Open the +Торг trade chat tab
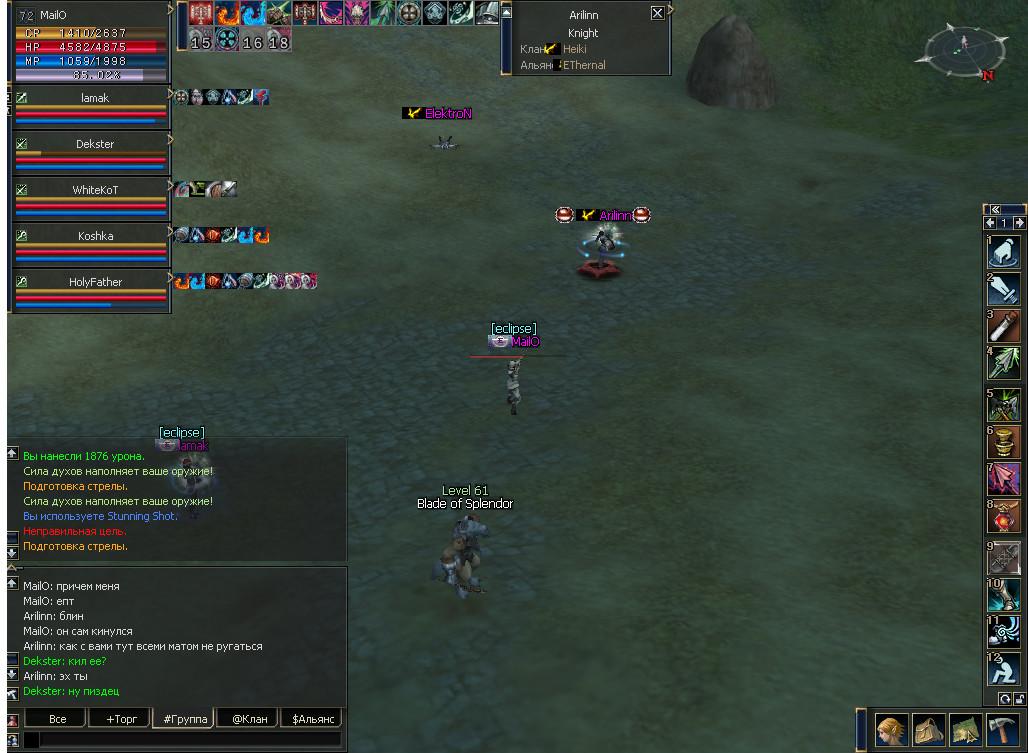 coord(118,719)
